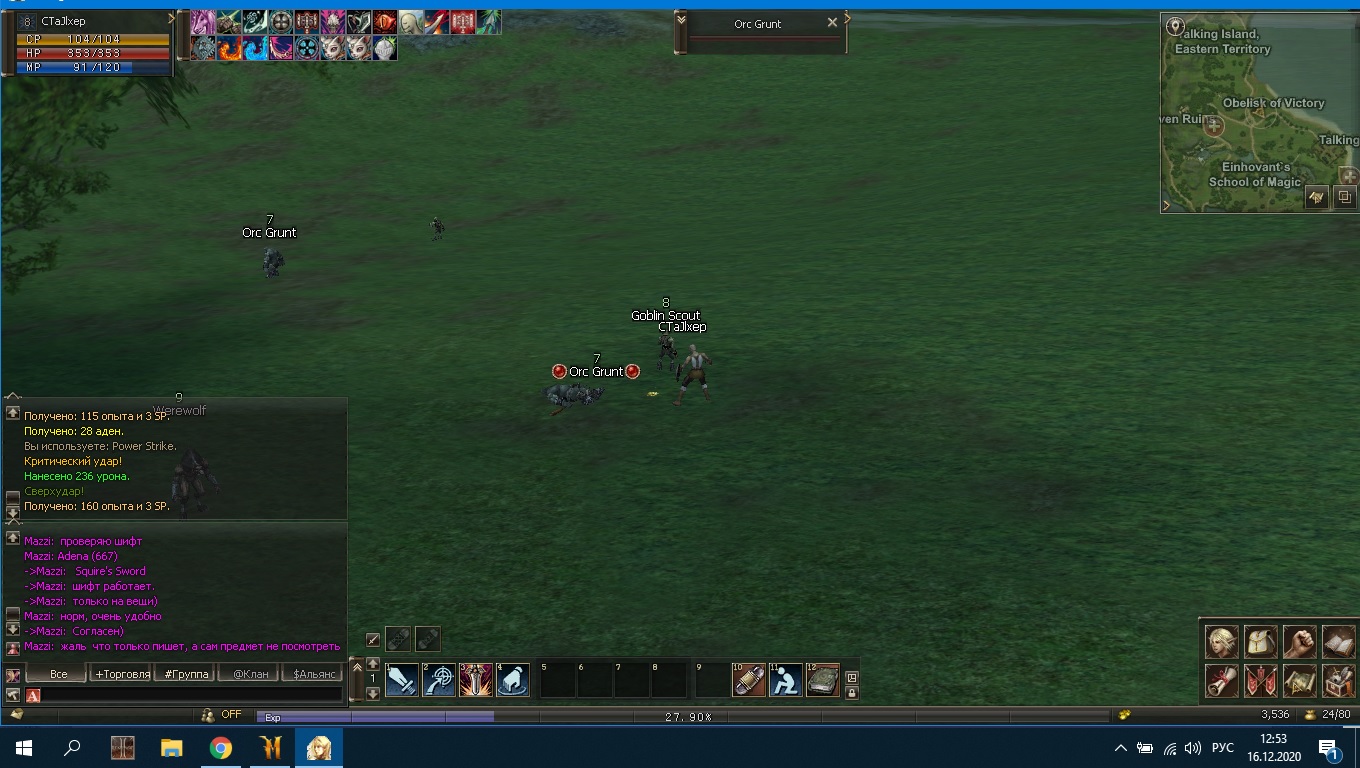
Task: Use the green book item in slot 12
Action: point(823,681)
